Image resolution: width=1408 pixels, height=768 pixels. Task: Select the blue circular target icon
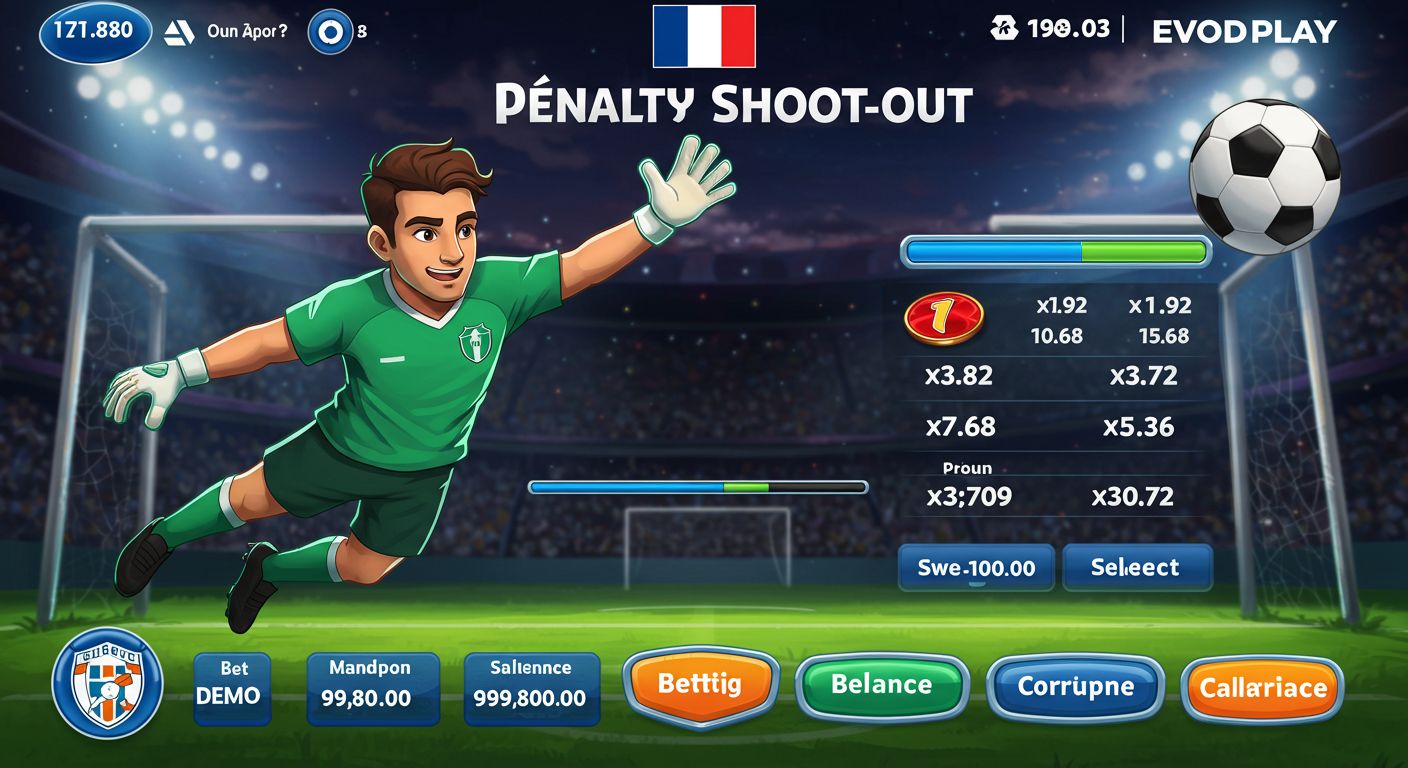pyautogui.click(x=329, y=31)
